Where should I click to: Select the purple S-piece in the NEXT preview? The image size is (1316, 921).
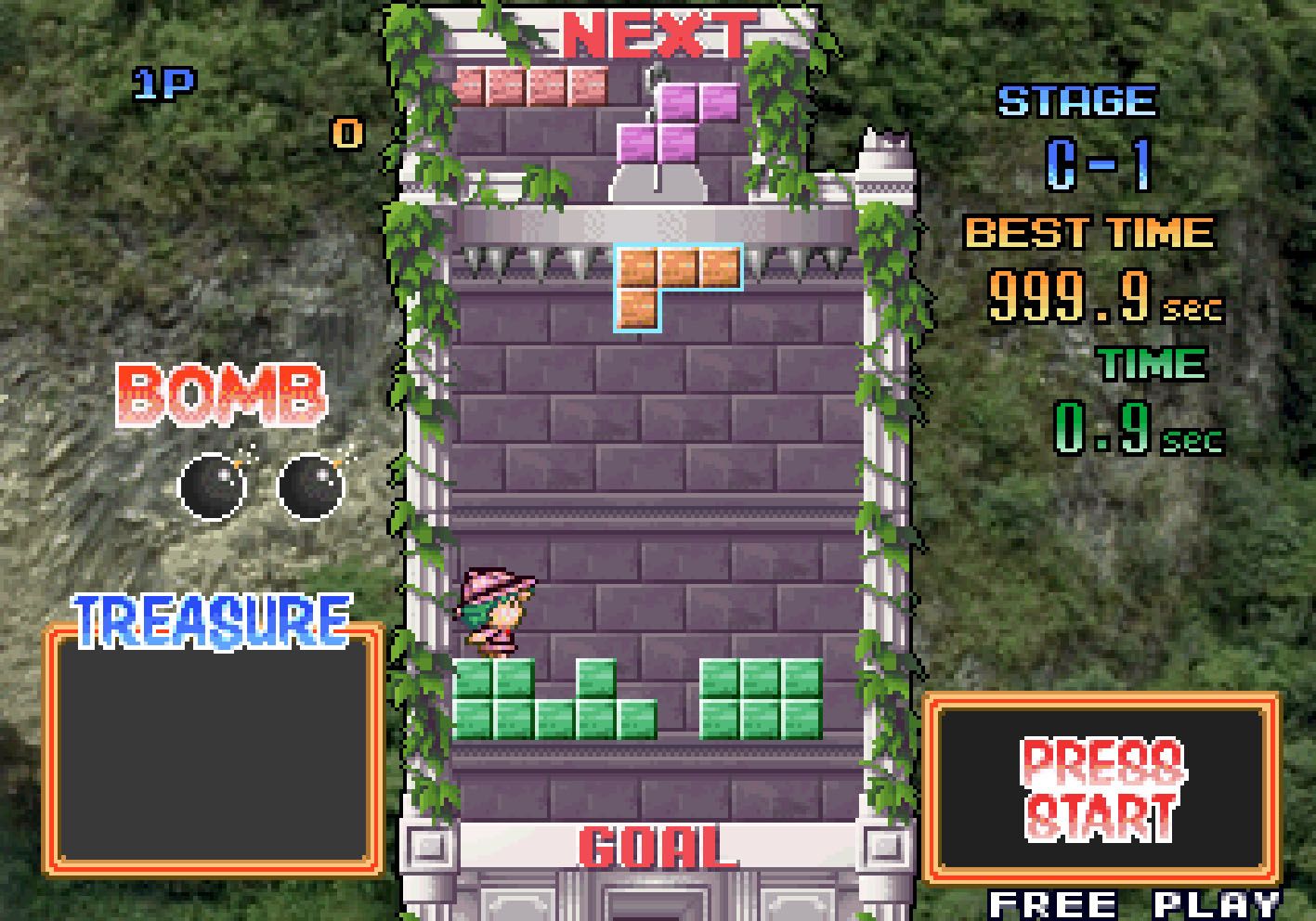tap(679, 122)
